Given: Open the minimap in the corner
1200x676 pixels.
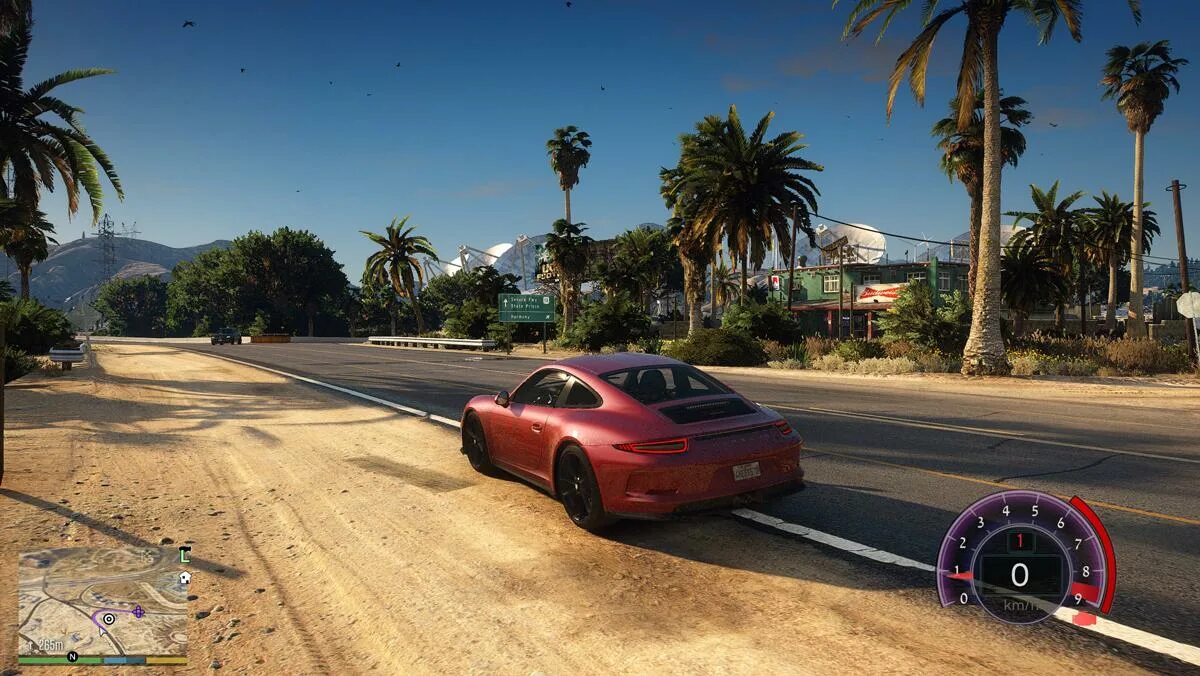Looking at the screenshot, I should point(102,600).
